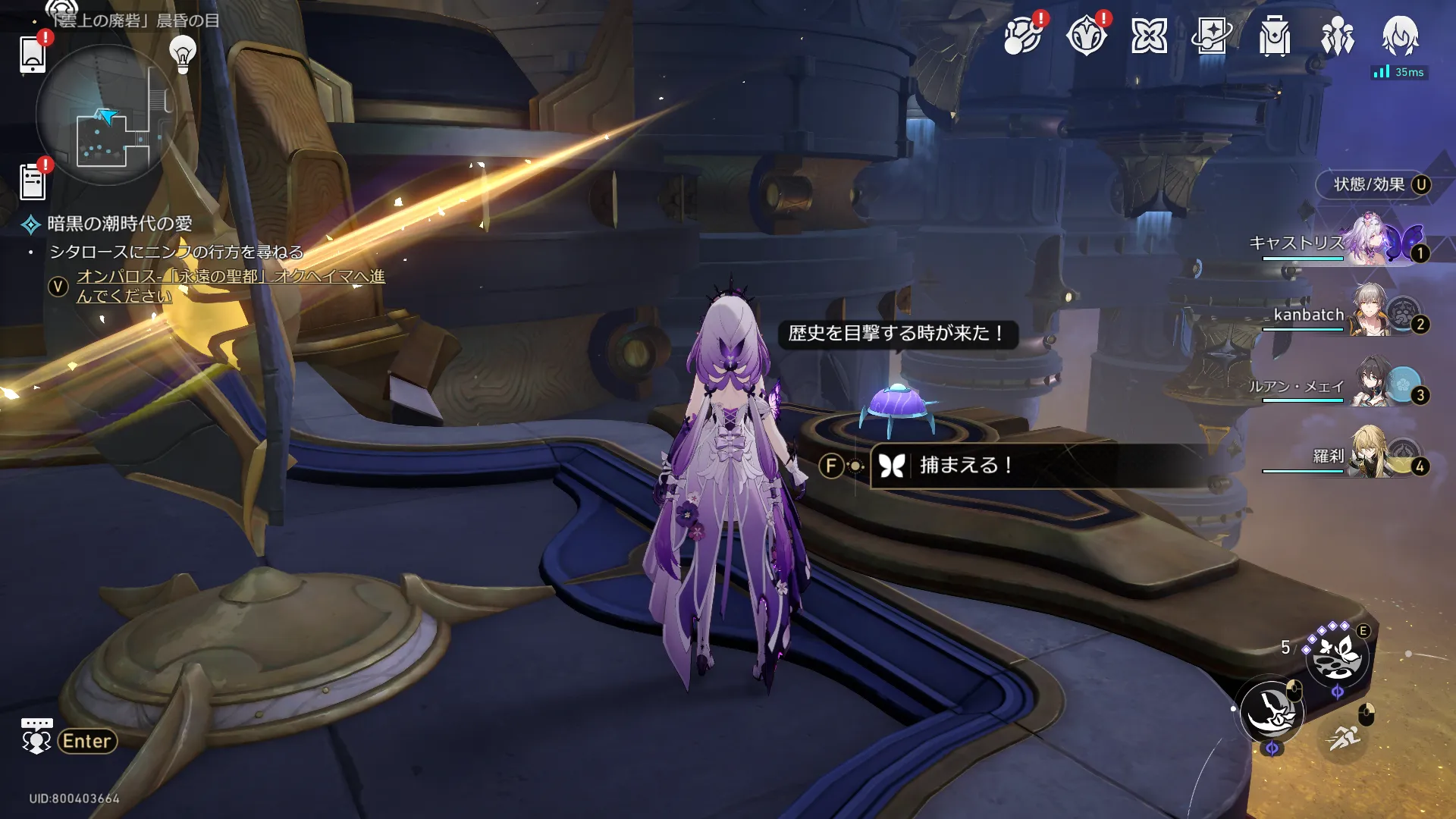Open the phone menu icon
The height and width of the screenshot is (819, 1456).
(33, 53)
